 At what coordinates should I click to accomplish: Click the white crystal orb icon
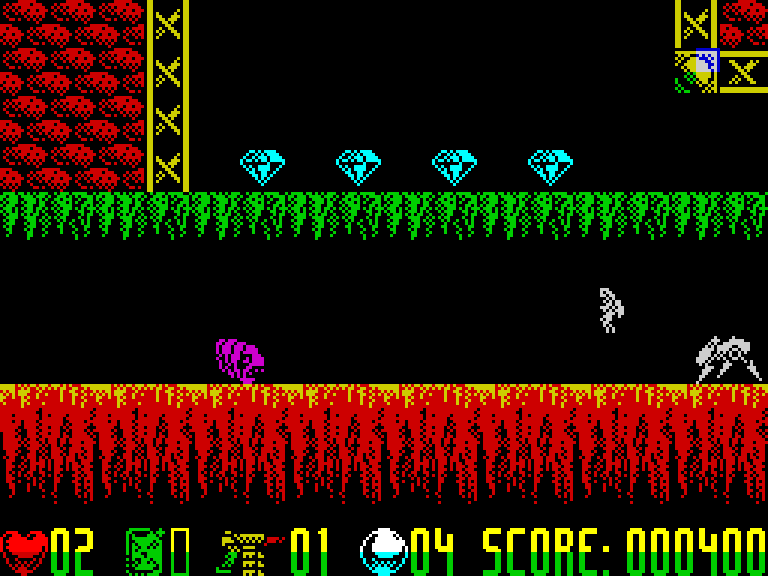click(384, 550)
